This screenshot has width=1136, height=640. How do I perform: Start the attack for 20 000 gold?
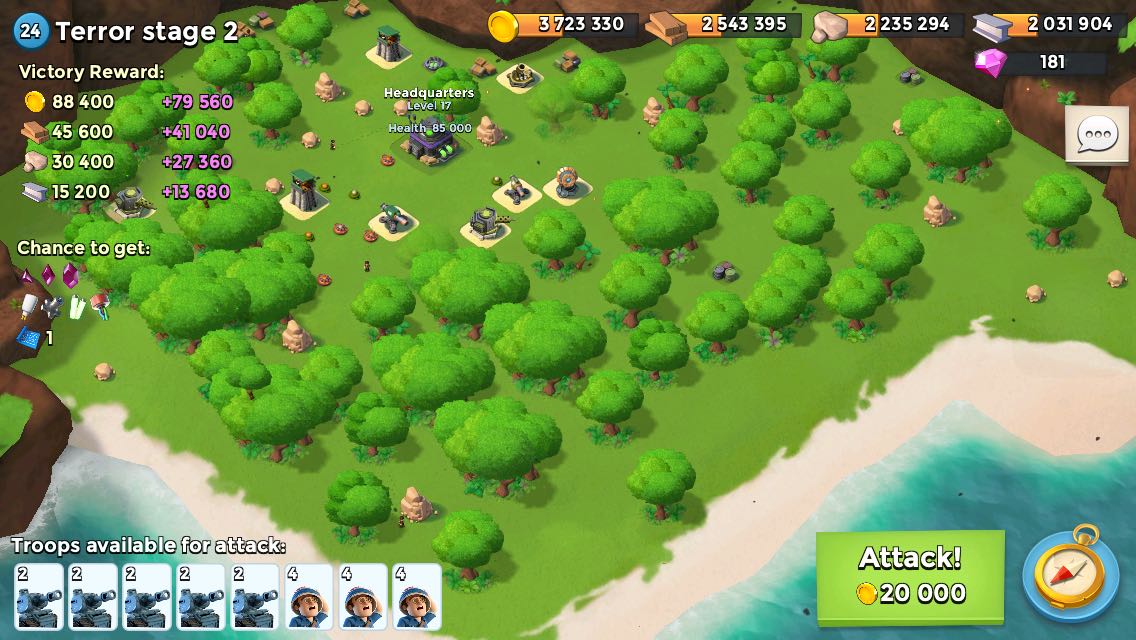910,576
